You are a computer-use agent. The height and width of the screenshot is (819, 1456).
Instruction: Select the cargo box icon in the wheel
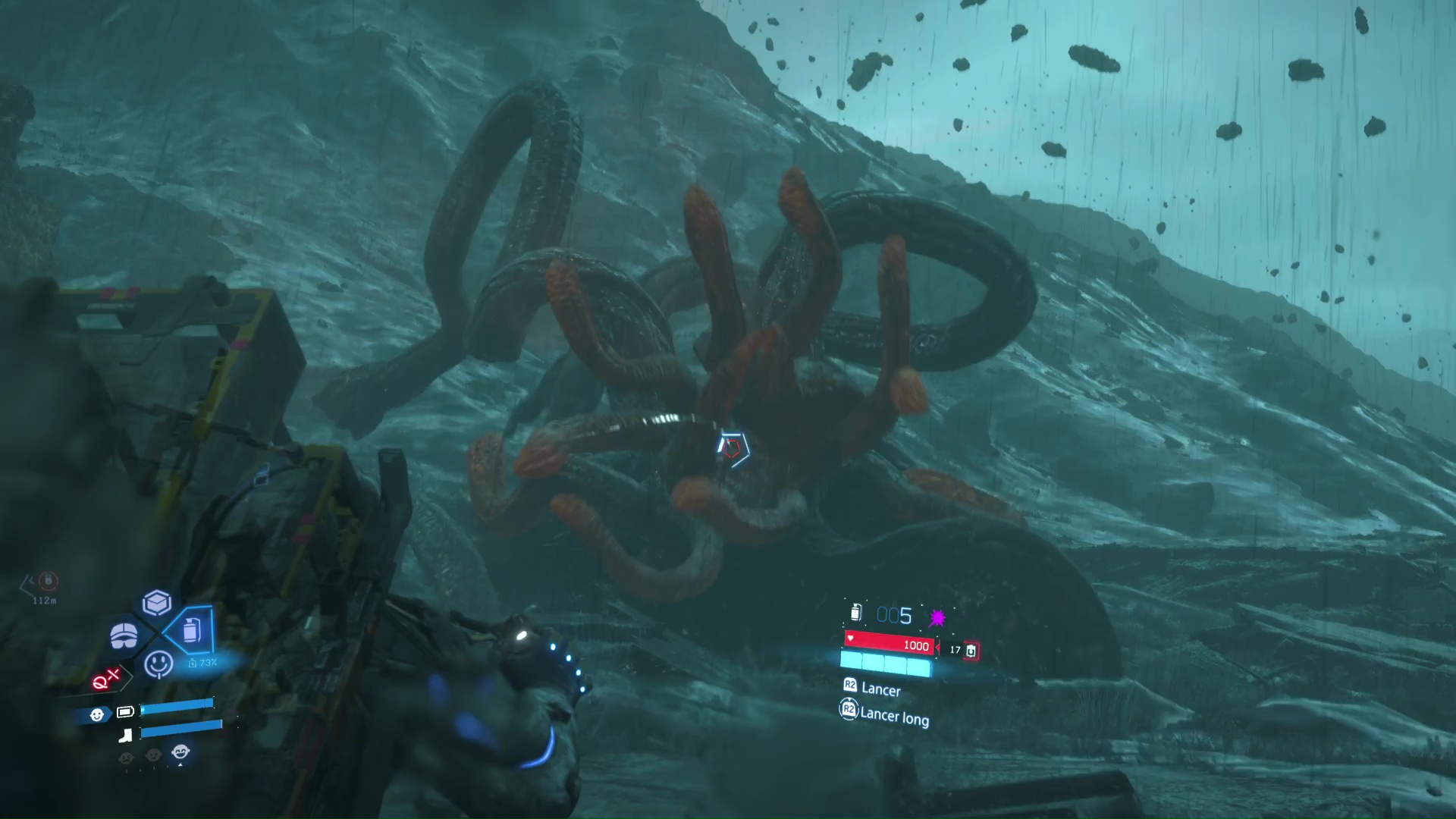(157, 603)
